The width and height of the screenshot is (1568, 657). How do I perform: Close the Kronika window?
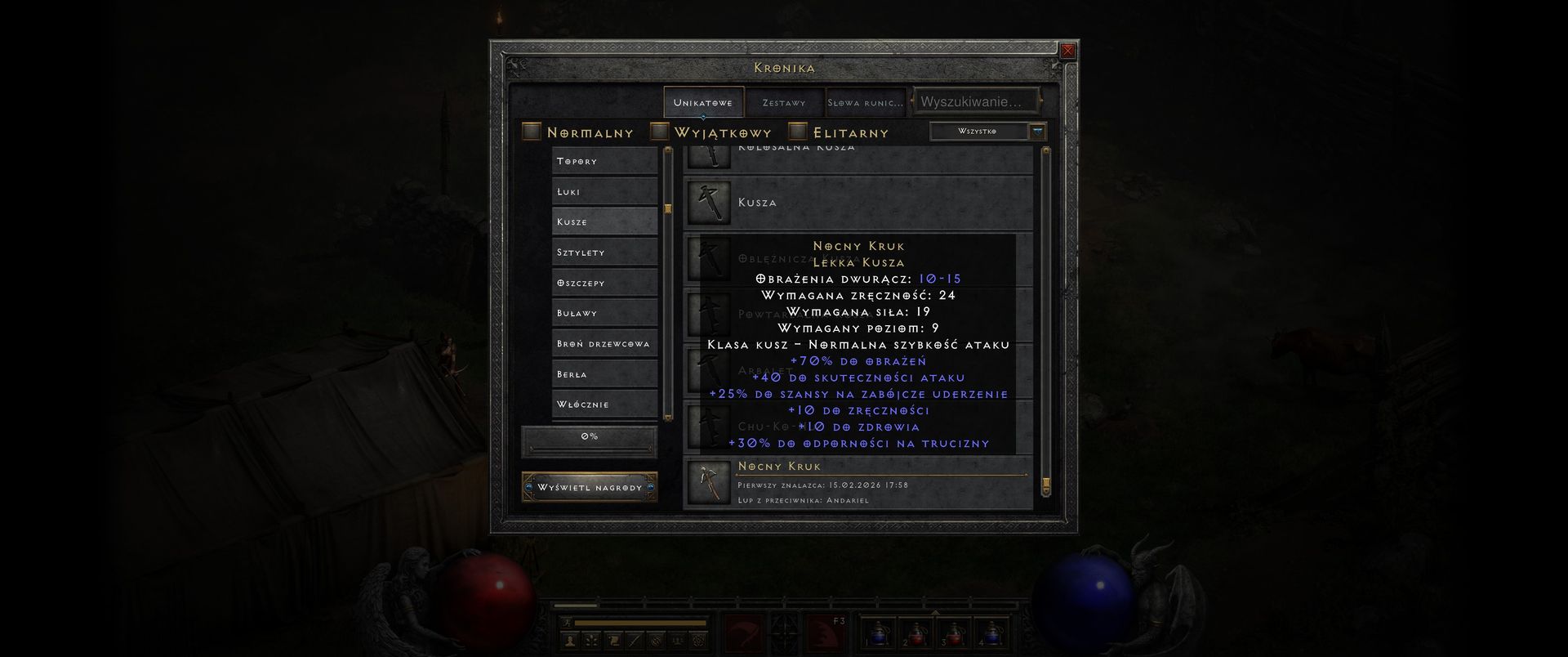(x=1067, y=51)
